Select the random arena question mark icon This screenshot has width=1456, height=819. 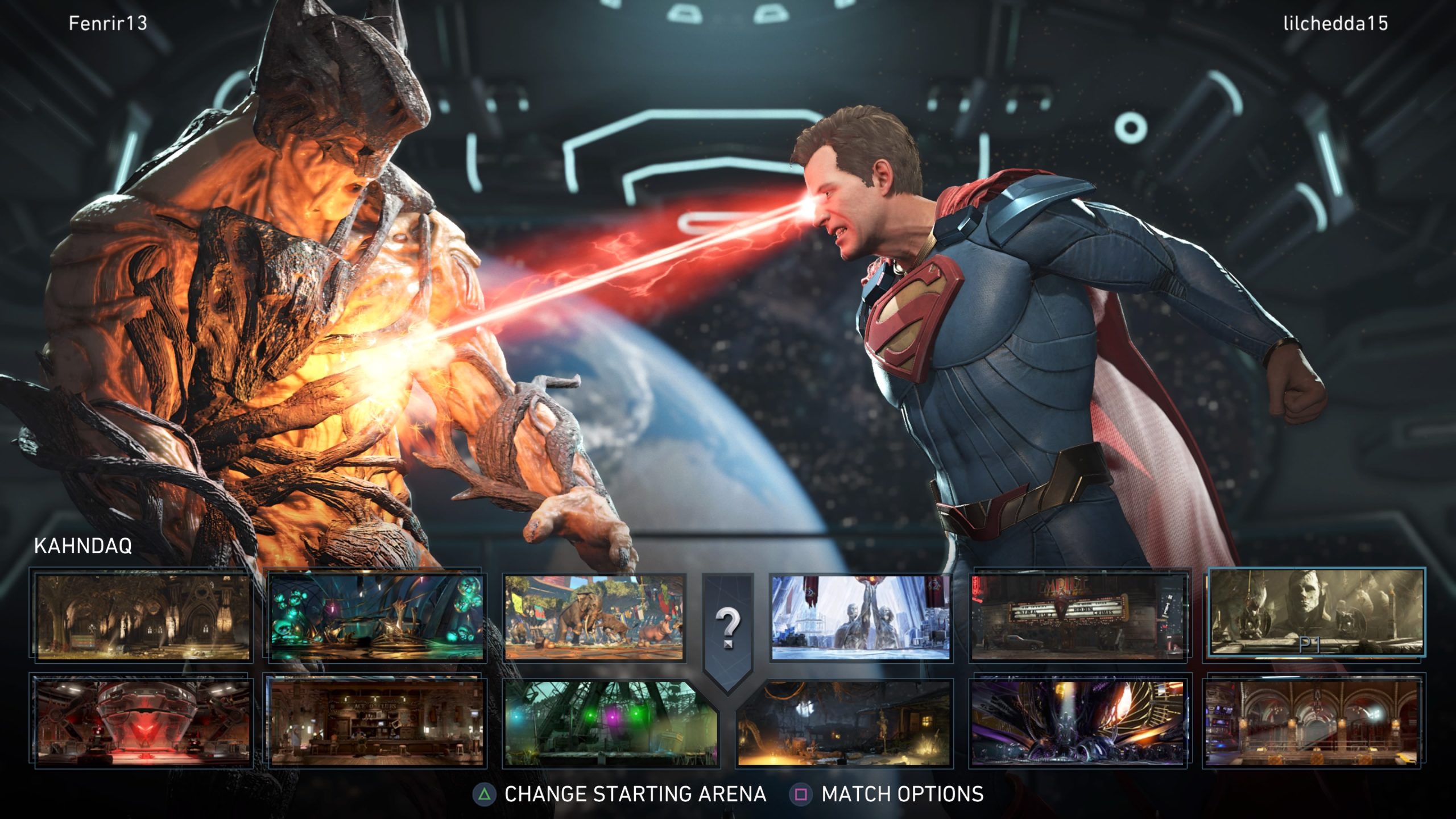pos(728,623)
